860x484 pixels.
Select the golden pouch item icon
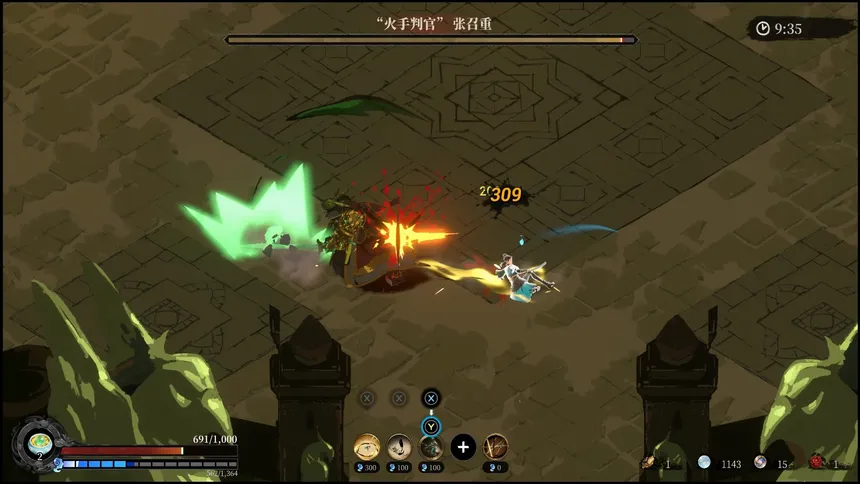pyautogui.click(x=649, y=462)
